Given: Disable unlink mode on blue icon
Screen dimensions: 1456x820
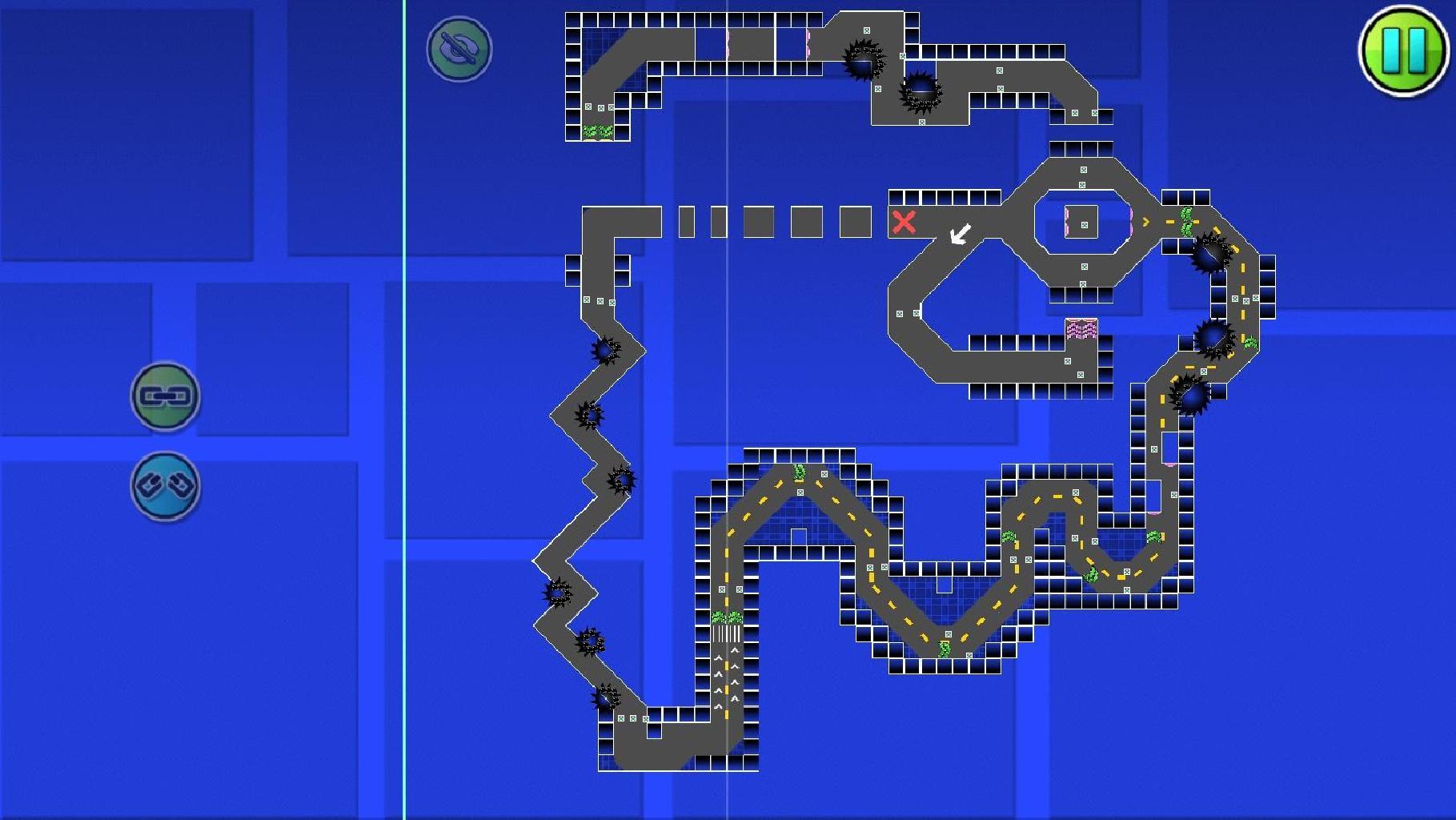Looking at the screenshot, I should (x=165, y=484).
